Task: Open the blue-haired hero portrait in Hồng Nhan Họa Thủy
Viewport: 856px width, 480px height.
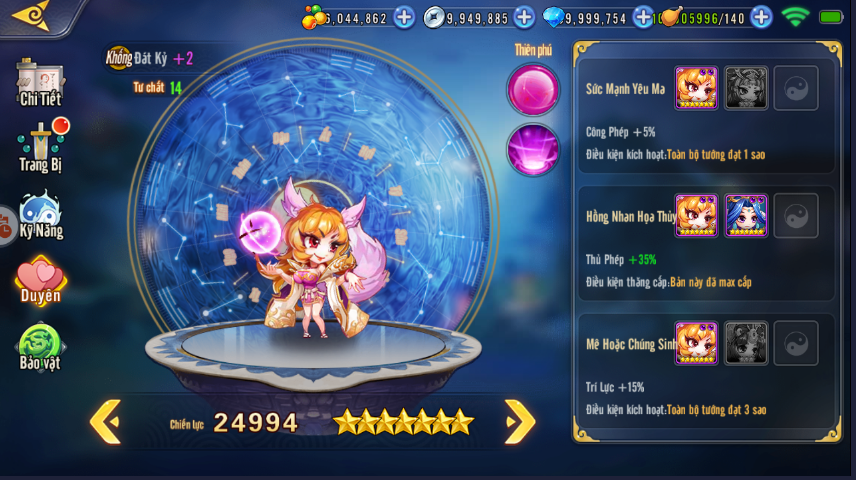Action: click(x=746, y=216)
